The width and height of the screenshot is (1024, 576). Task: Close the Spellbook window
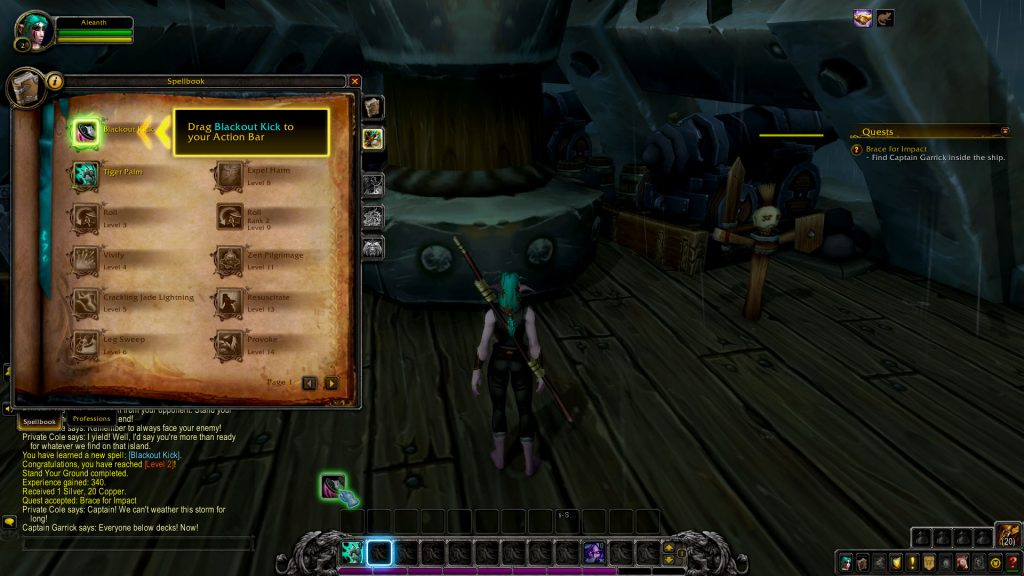coord(355,81)
